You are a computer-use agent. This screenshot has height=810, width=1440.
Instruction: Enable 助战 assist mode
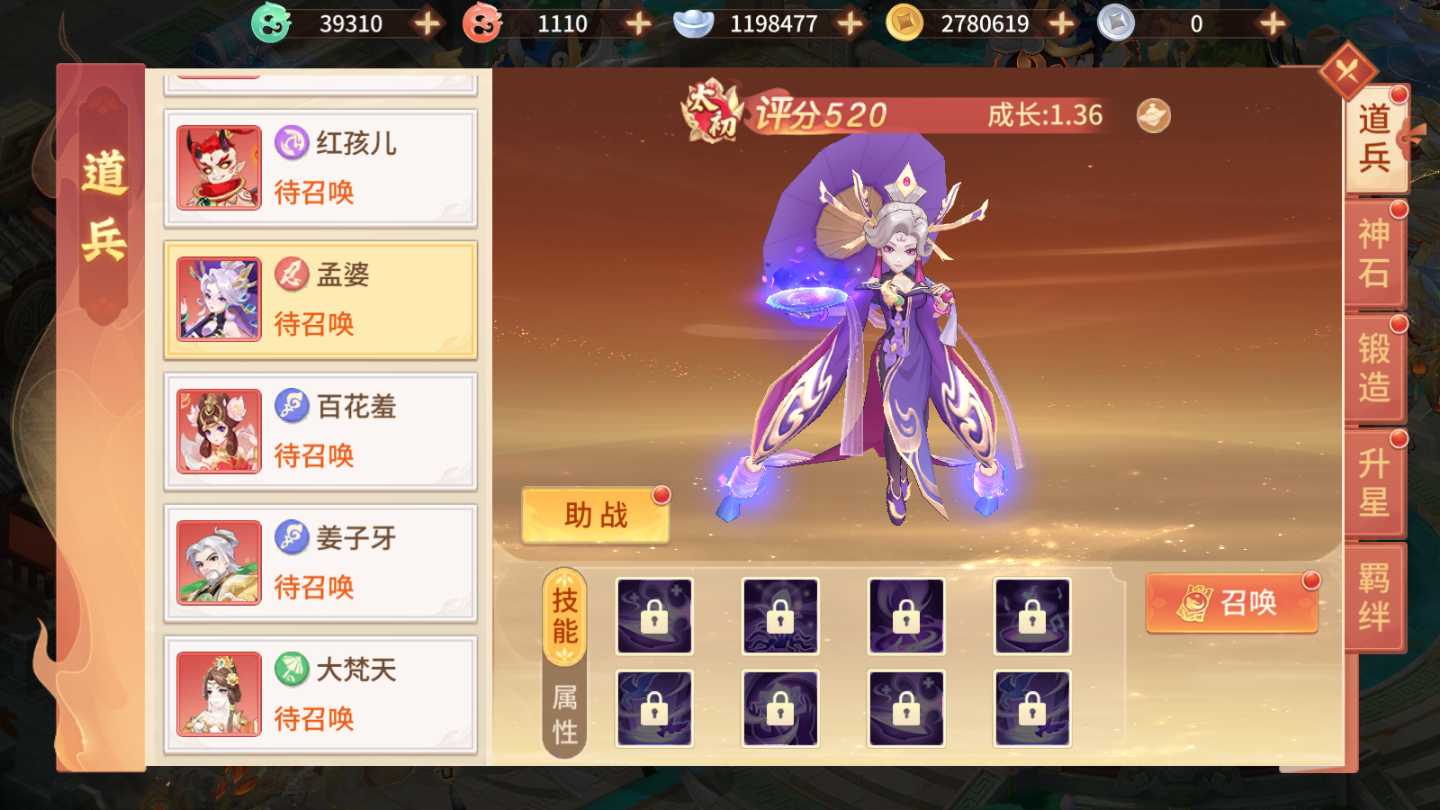coord(594,512)
